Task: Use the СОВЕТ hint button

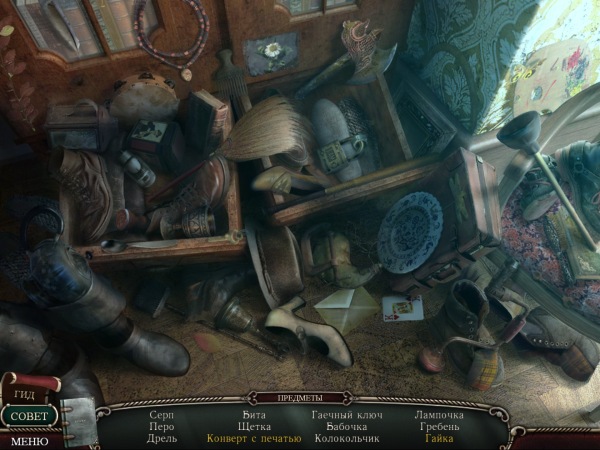Action: [x=30, y=416]
